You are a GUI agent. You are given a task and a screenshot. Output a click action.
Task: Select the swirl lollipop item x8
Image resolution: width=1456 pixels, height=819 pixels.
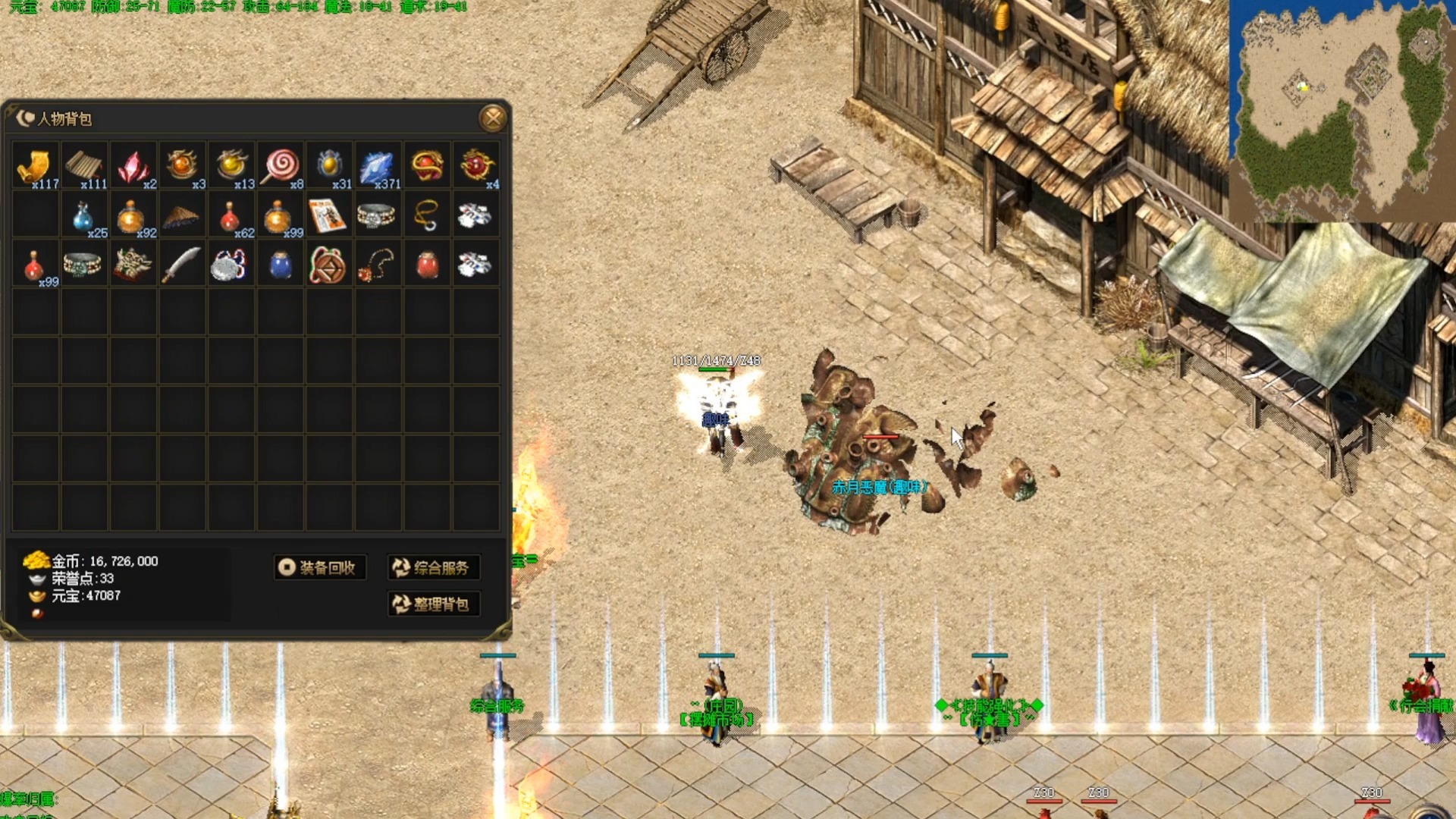pyautogui.click(x=281, y=165)
